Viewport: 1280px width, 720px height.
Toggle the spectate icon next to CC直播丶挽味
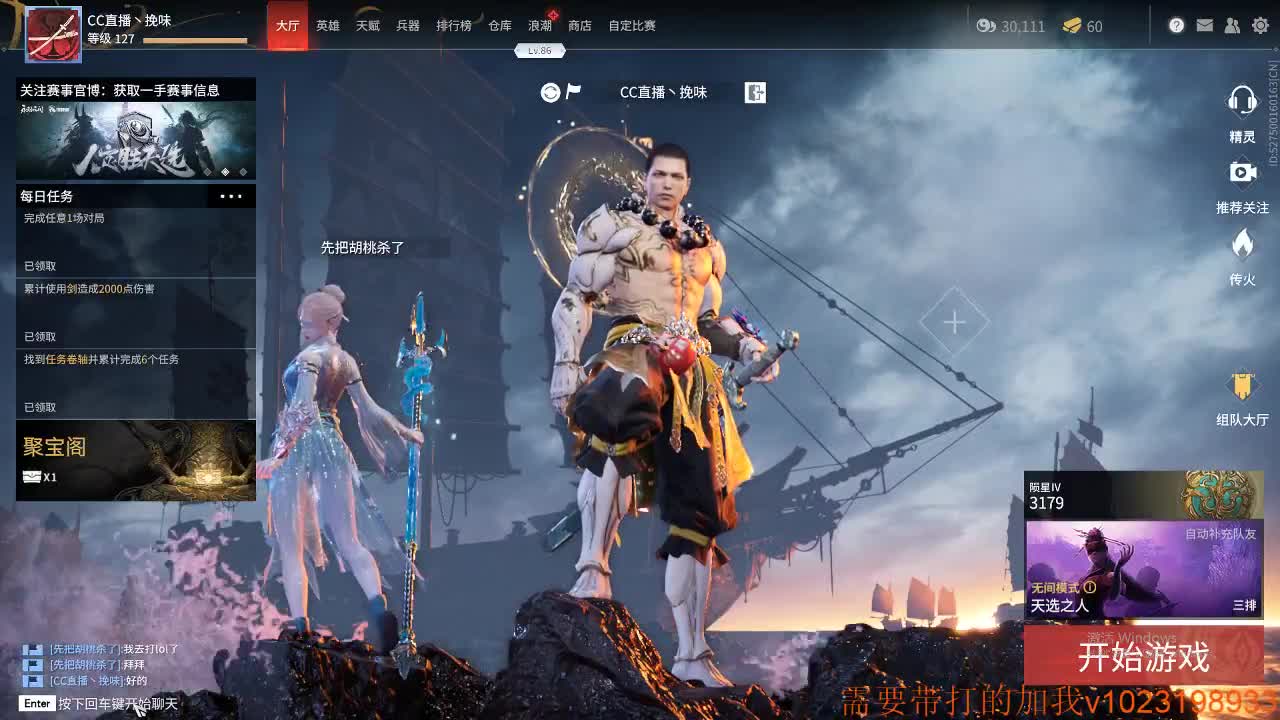[757, 92]
